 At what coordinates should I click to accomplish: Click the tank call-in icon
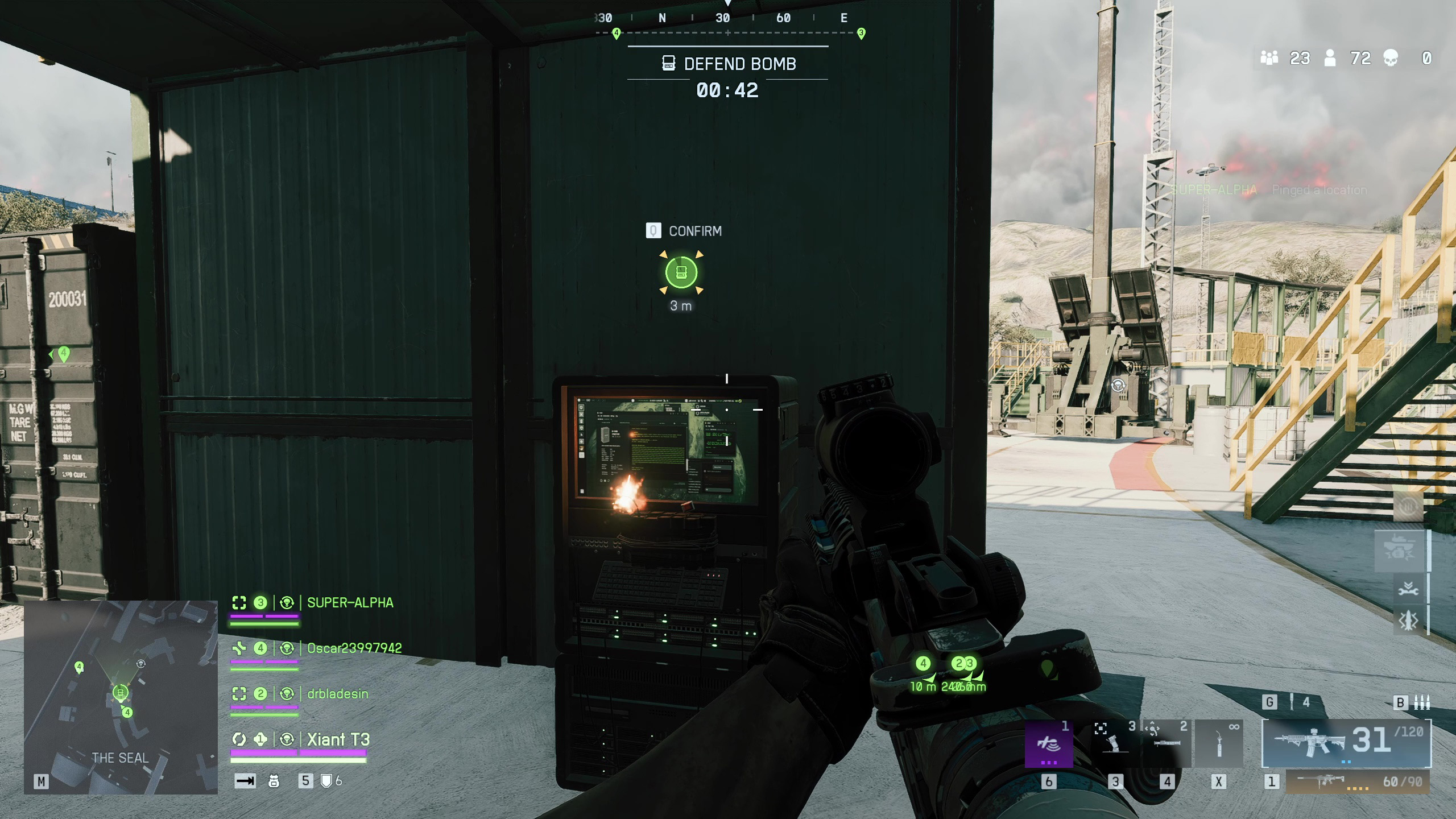pos(1400,550)
